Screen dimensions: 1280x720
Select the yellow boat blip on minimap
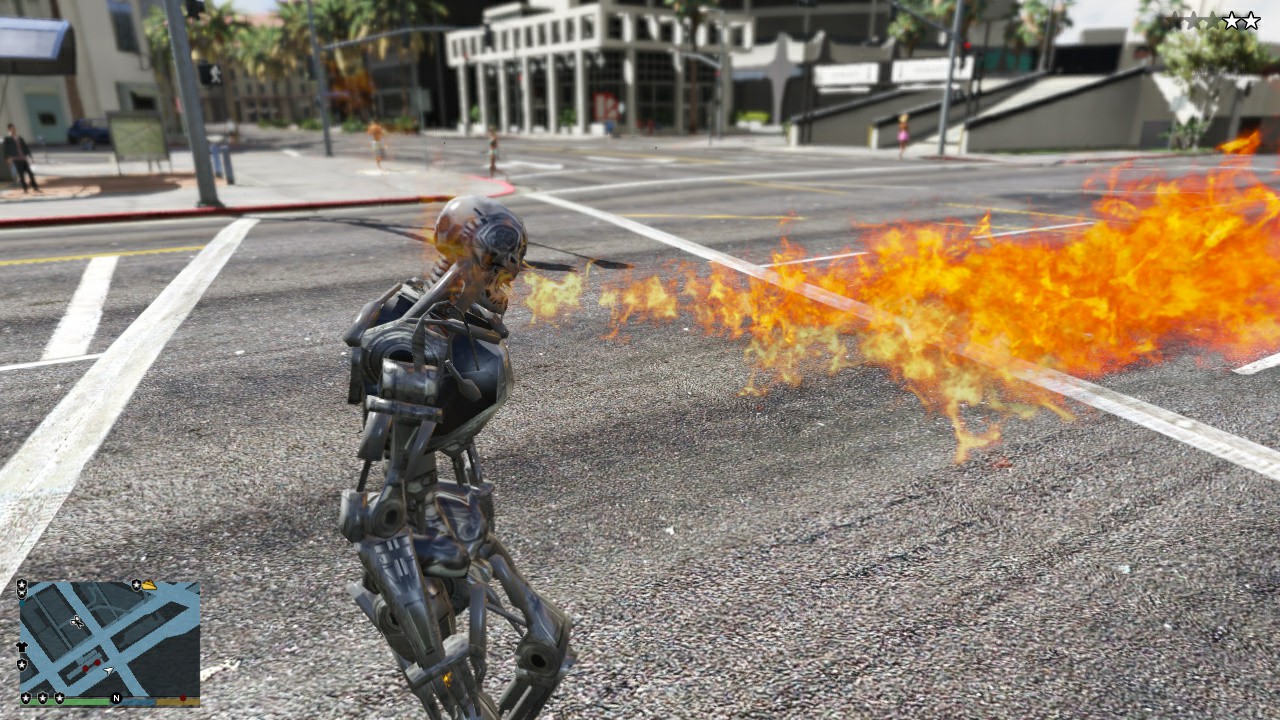coord(149,585)
